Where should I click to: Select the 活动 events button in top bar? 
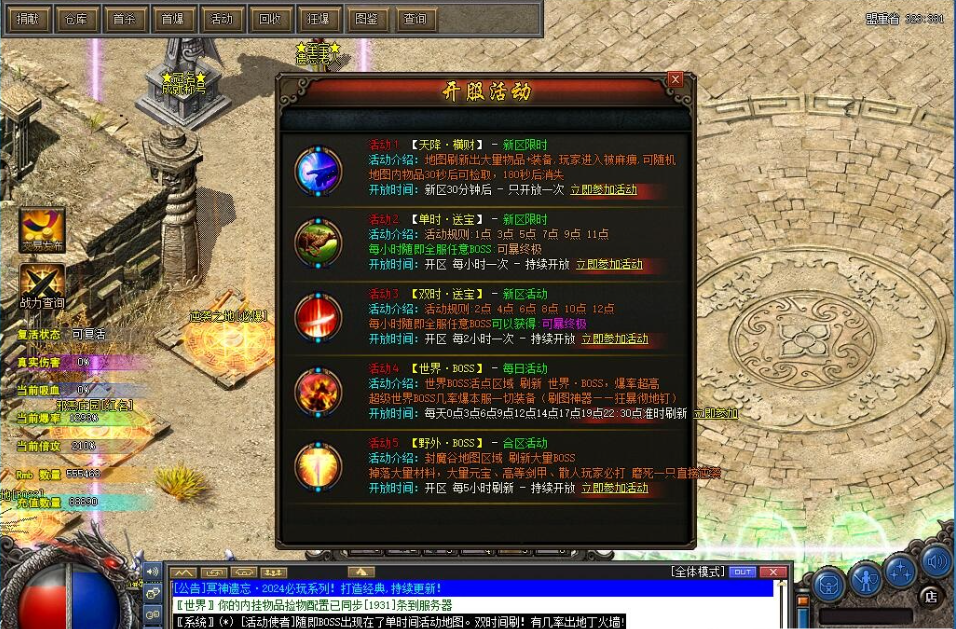point(221,19)
